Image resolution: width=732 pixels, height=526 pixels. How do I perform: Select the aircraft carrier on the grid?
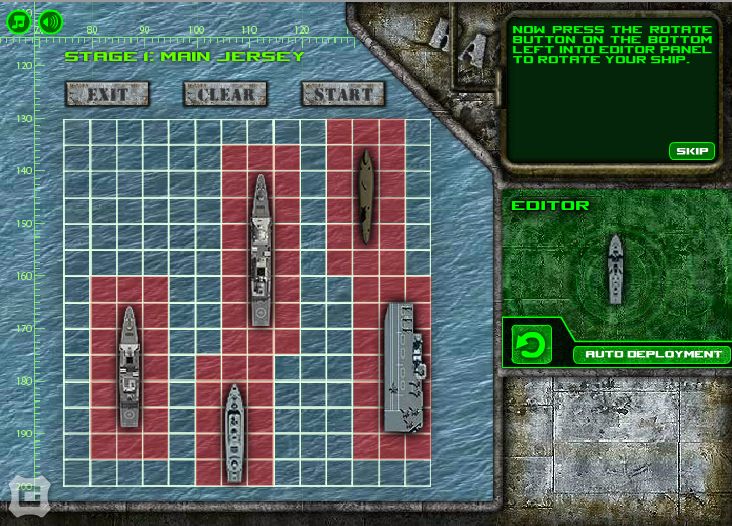pos(405,367)
